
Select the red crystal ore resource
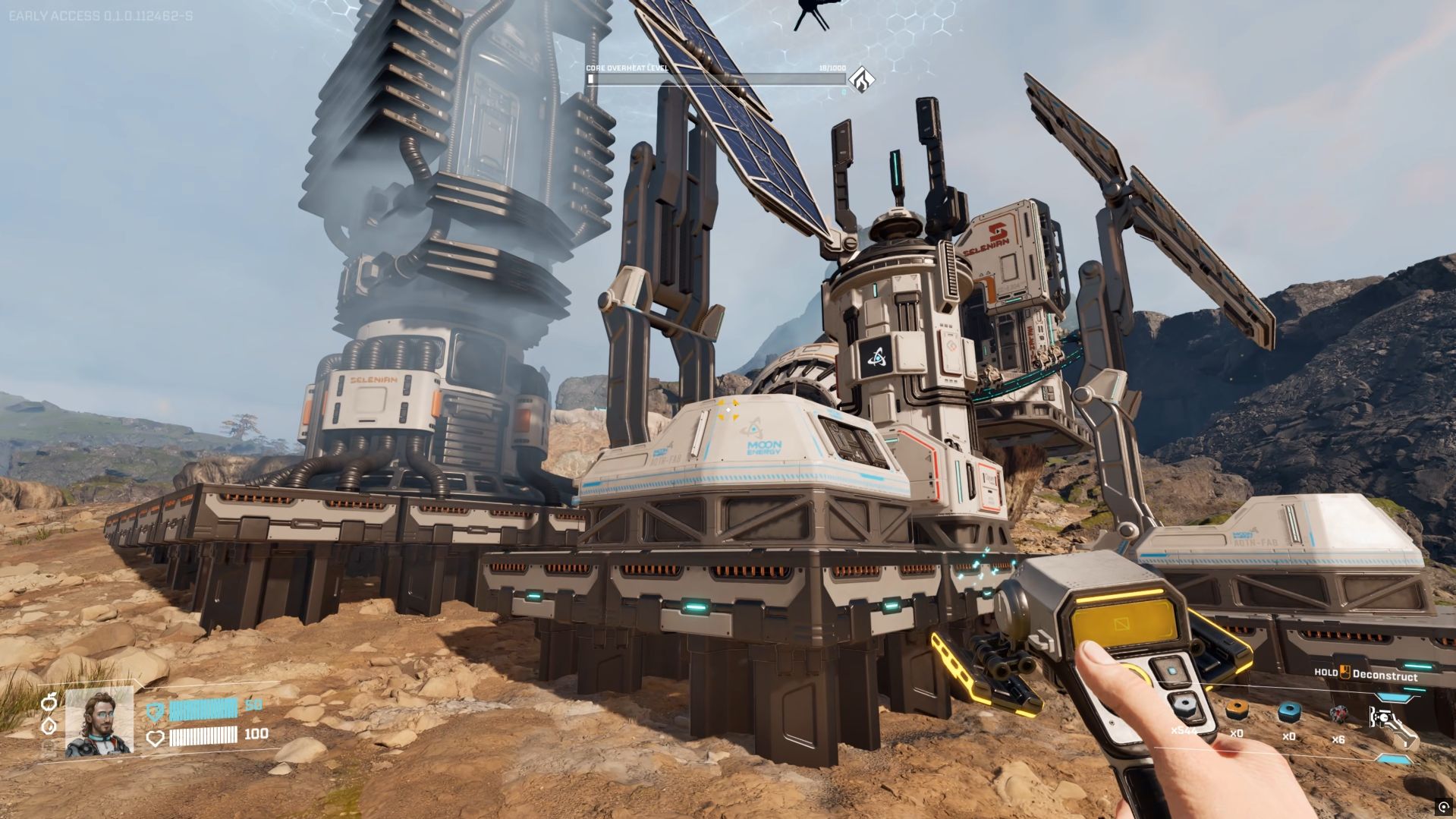[x=1338, y=713]
